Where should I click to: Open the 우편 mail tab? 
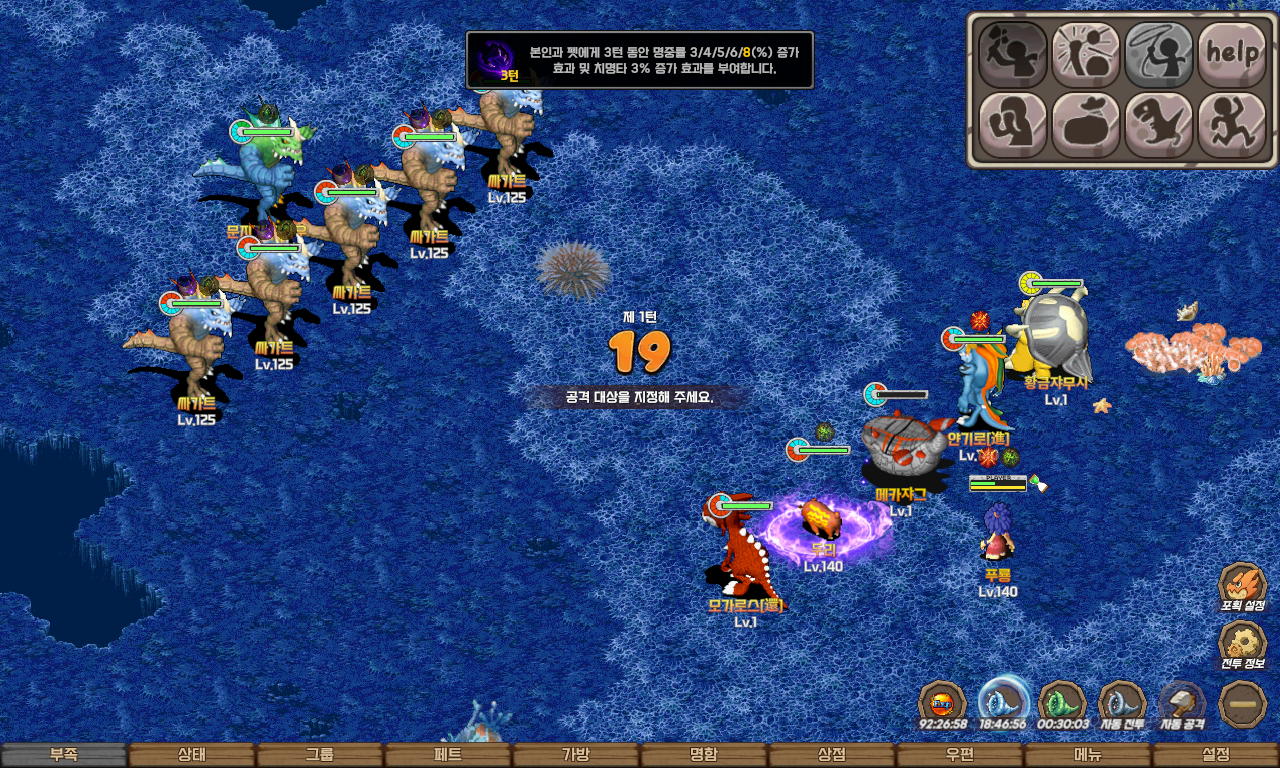point(960,755)
